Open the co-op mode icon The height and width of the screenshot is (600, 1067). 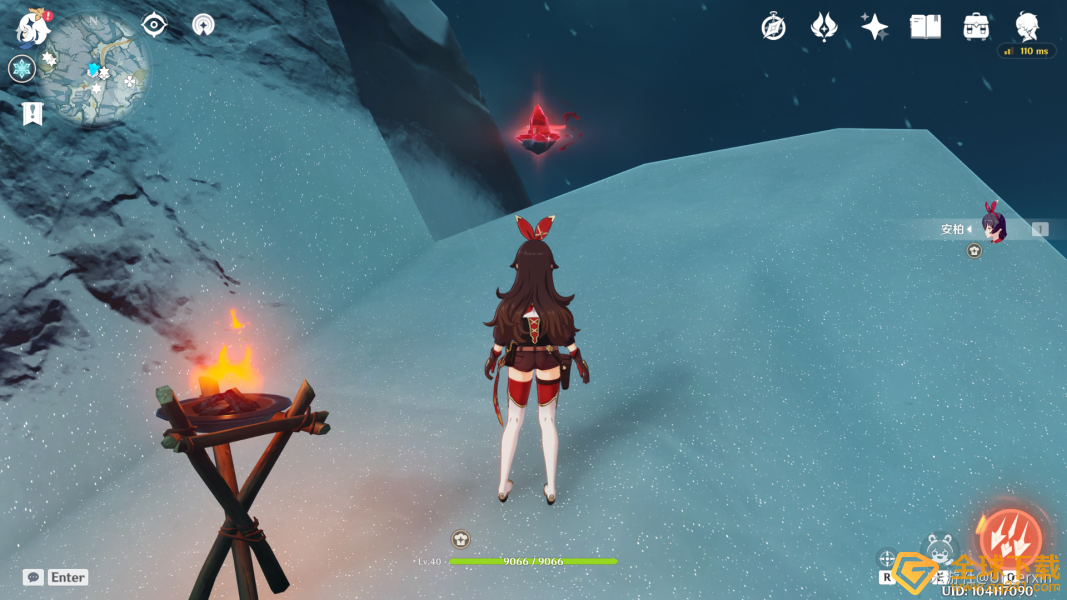[203, 24]
